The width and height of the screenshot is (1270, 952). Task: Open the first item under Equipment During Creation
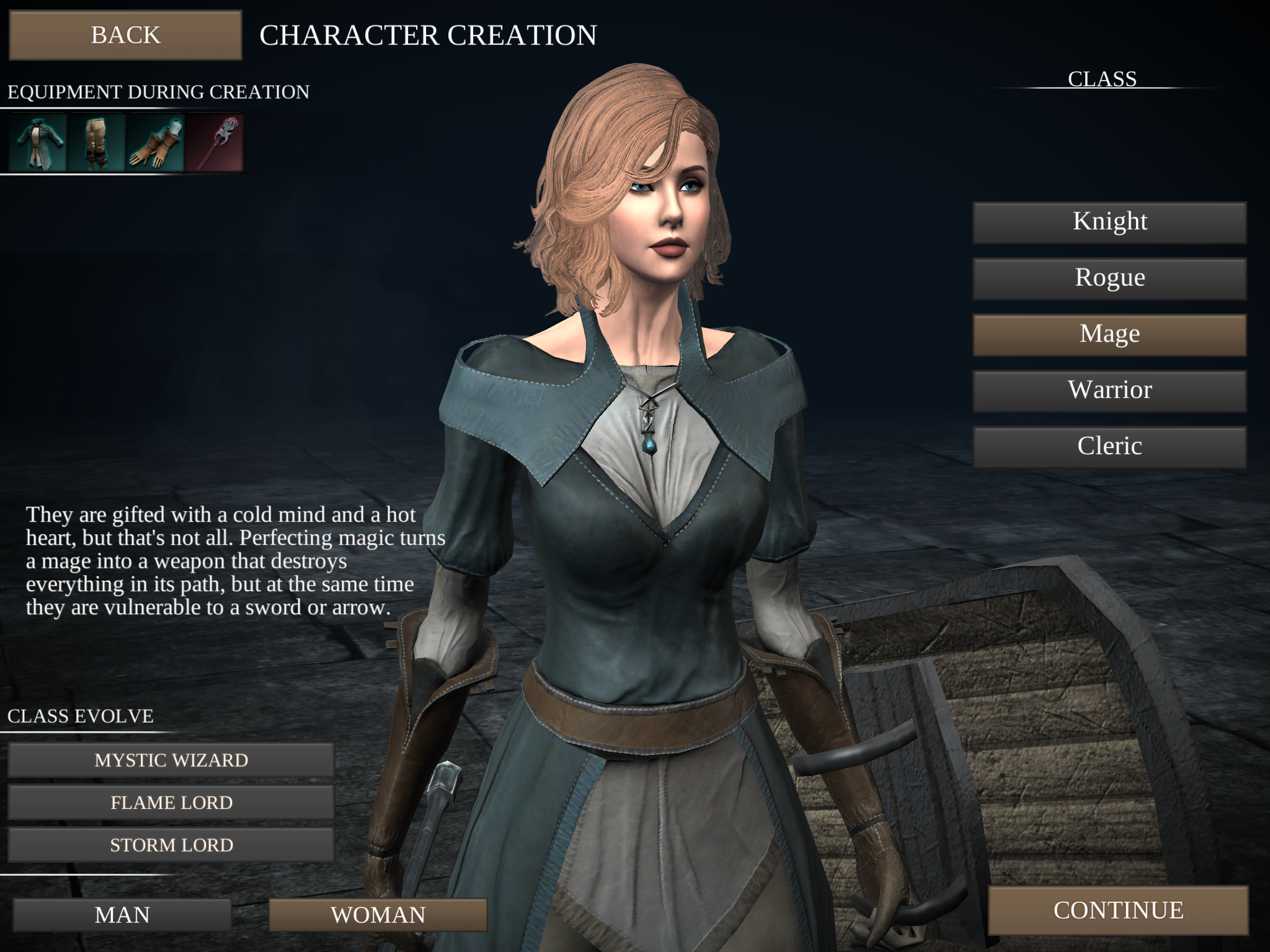click(37, 144)
